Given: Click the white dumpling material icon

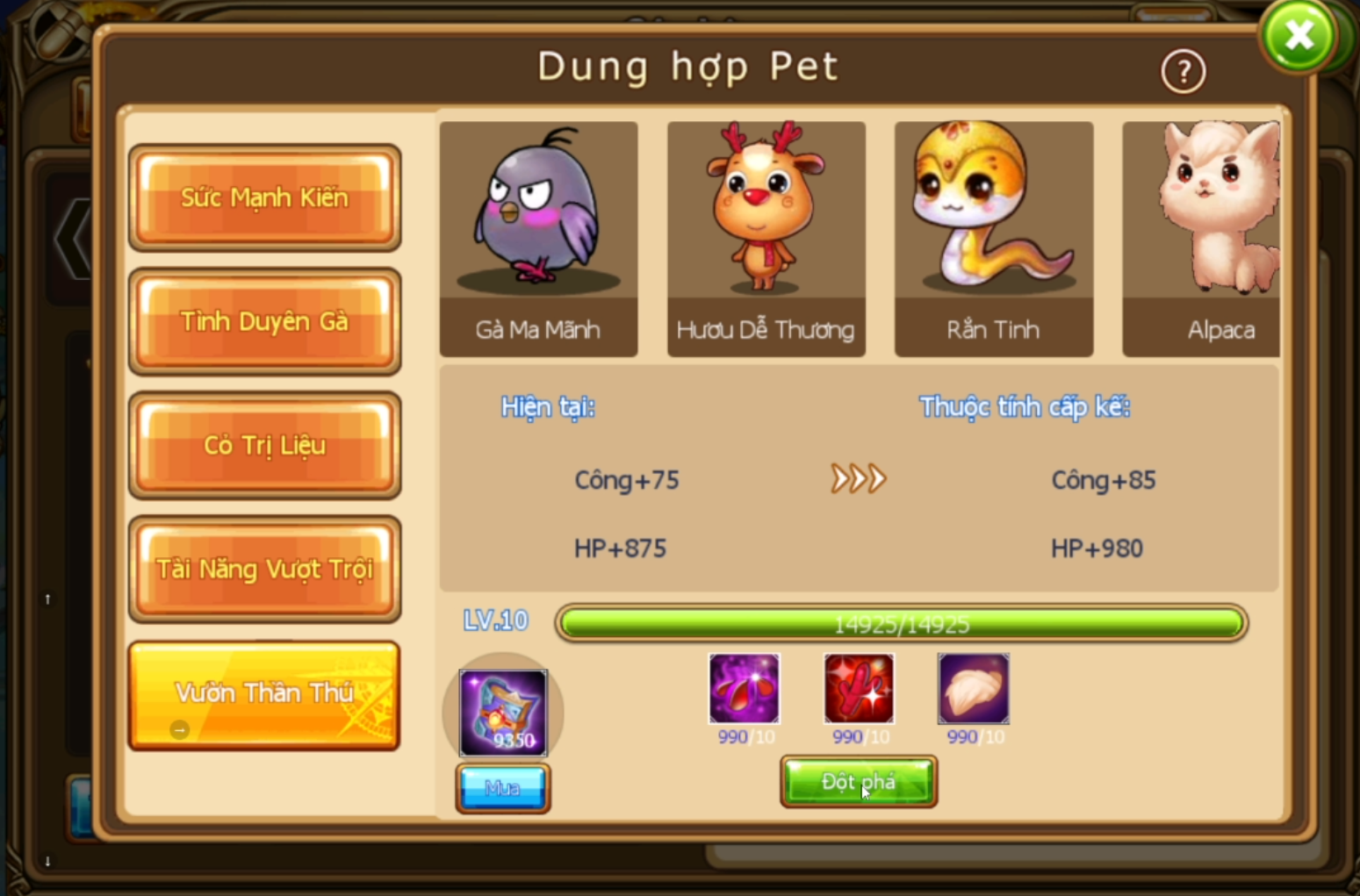Looking at the screenshot, I should click(973, 688).
